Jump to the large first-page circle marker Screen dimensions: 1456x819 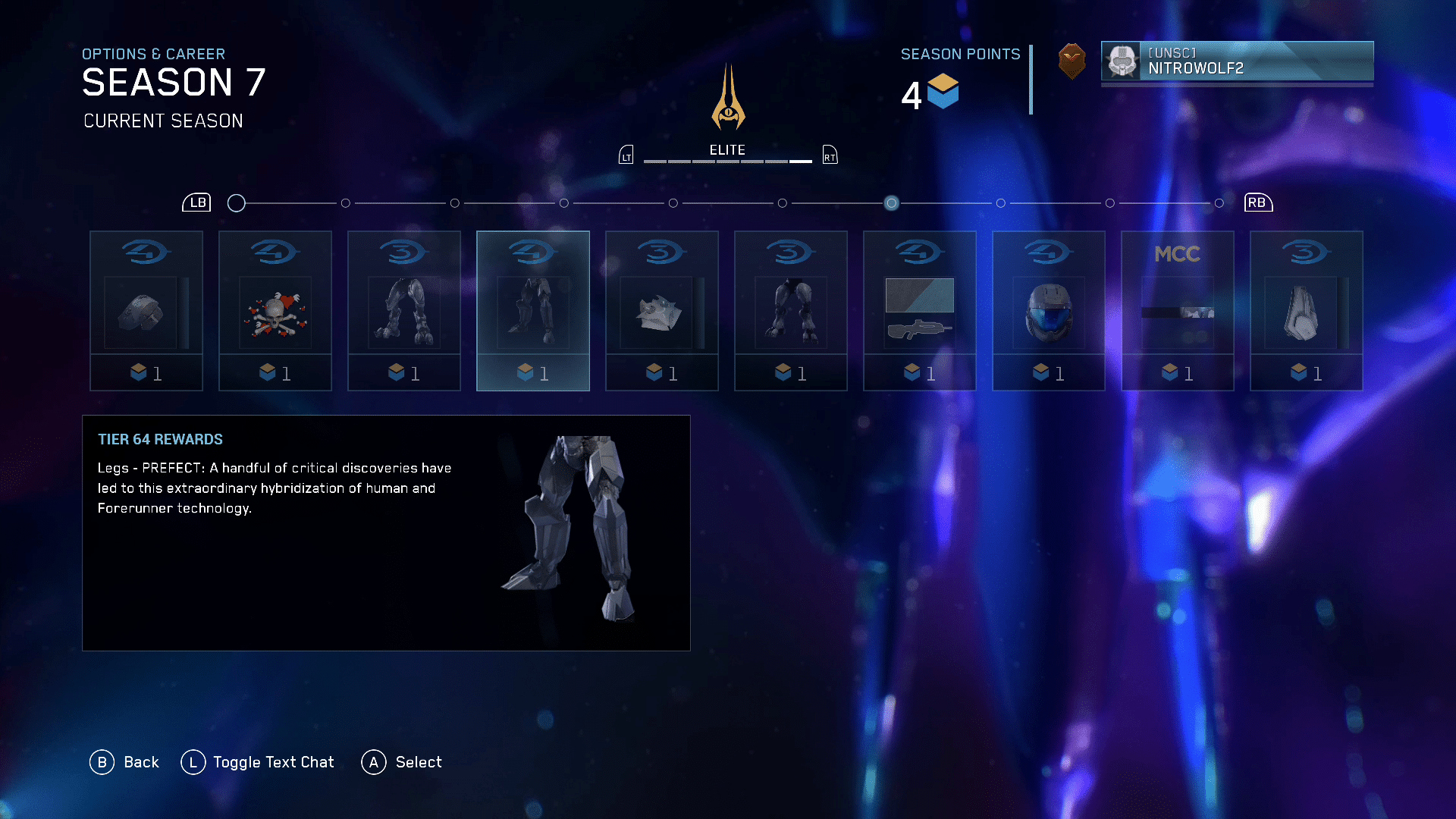coord(237,203)
